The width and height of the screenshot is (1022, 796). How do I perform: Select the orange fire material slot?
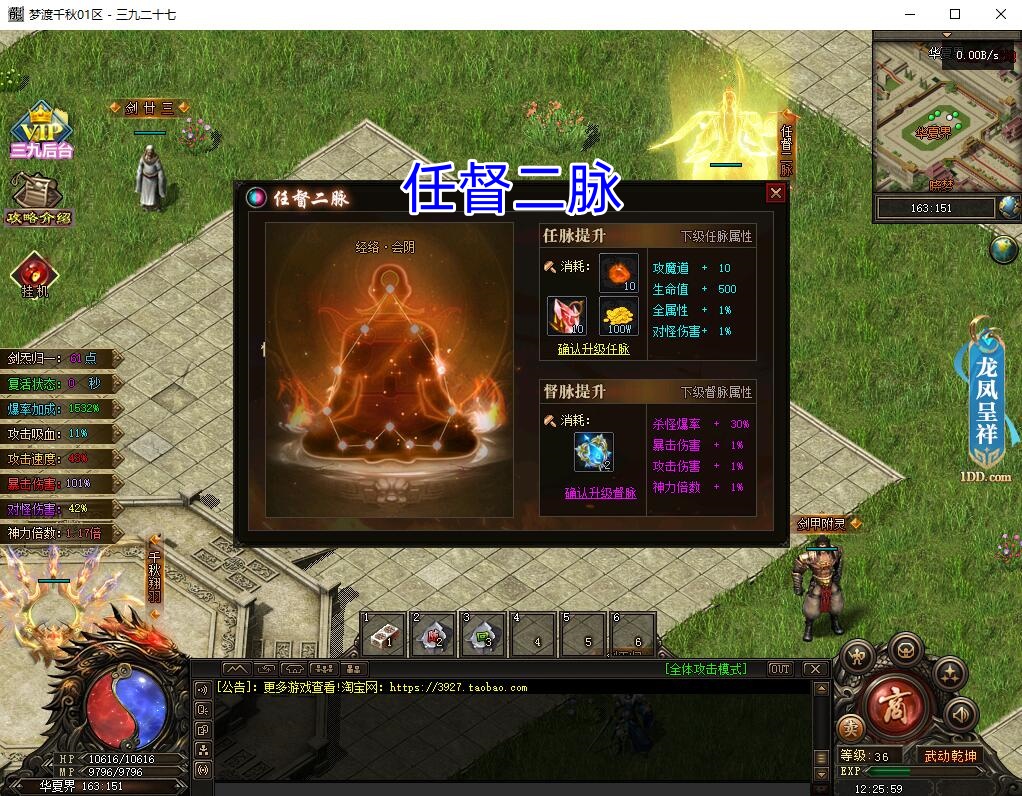pyautogui.click(x=618, y=273)
